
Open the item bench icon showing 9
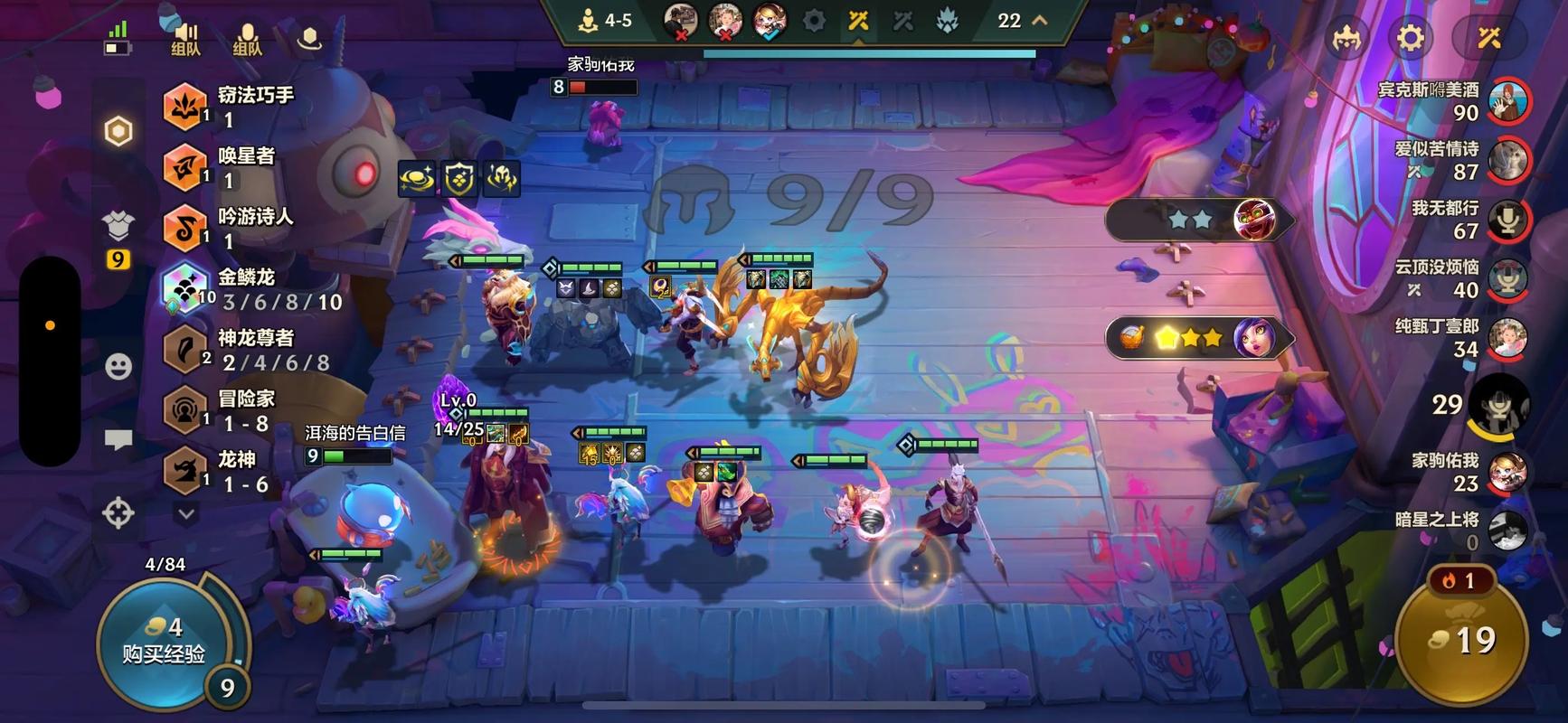point(118,237)
